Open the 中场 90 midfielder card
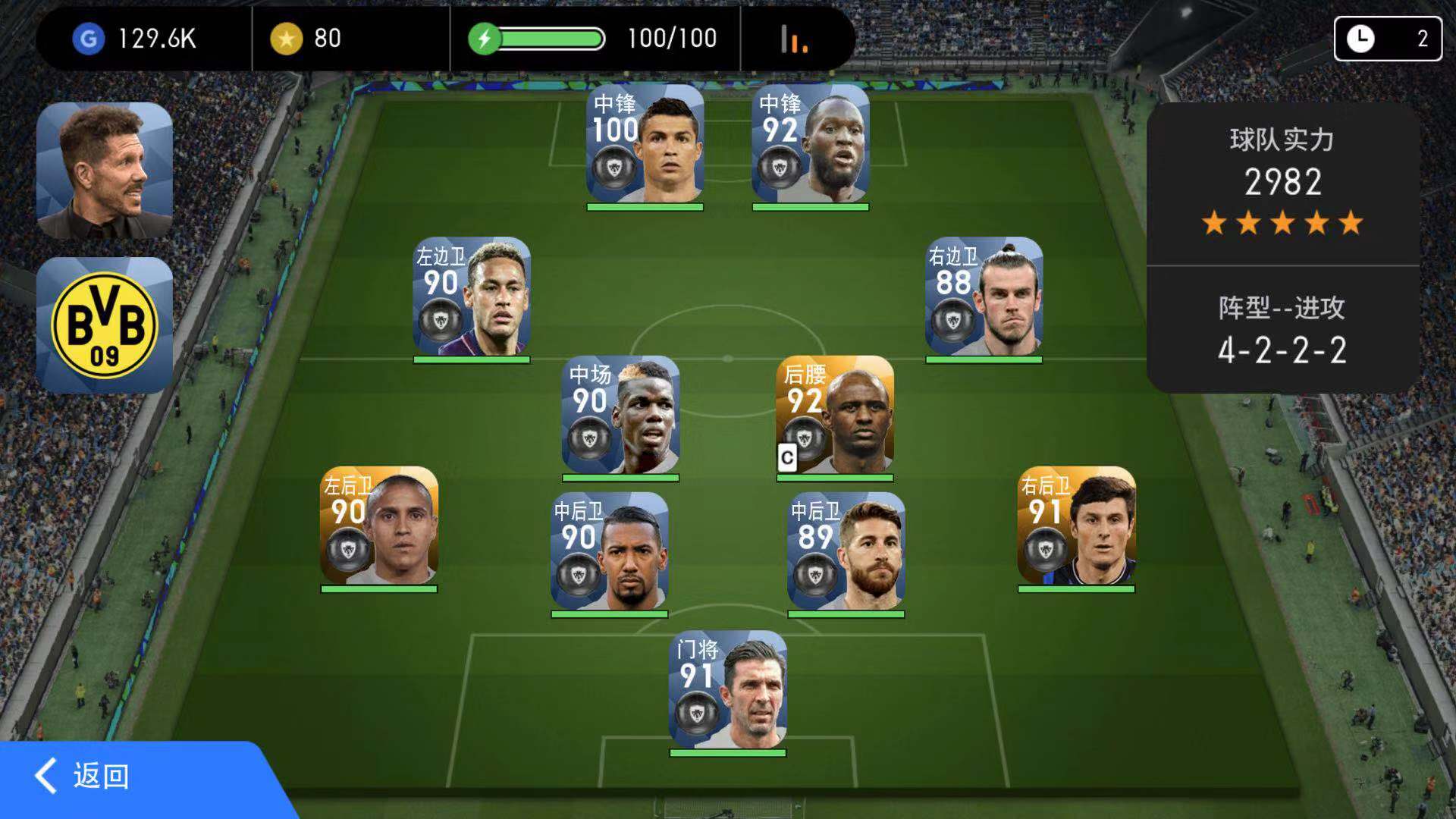The height and width of the screenshot is (819, 1456). tap(620, 416)
